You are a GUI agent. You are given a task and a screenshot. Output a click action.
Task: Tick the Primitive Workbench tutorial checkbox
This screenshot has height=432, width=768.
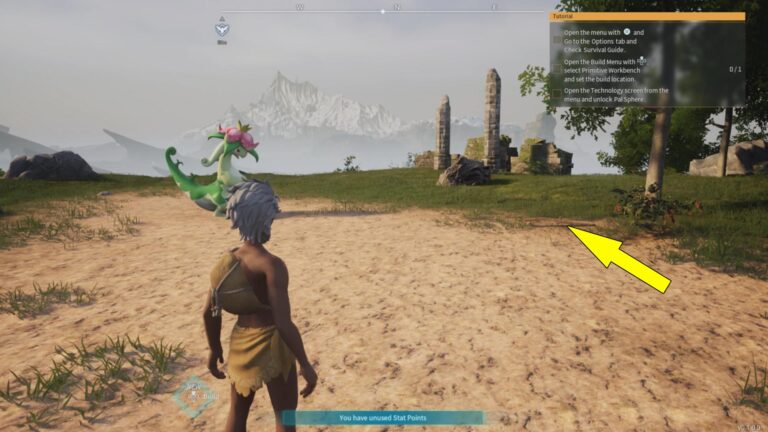tap(558, 68)
